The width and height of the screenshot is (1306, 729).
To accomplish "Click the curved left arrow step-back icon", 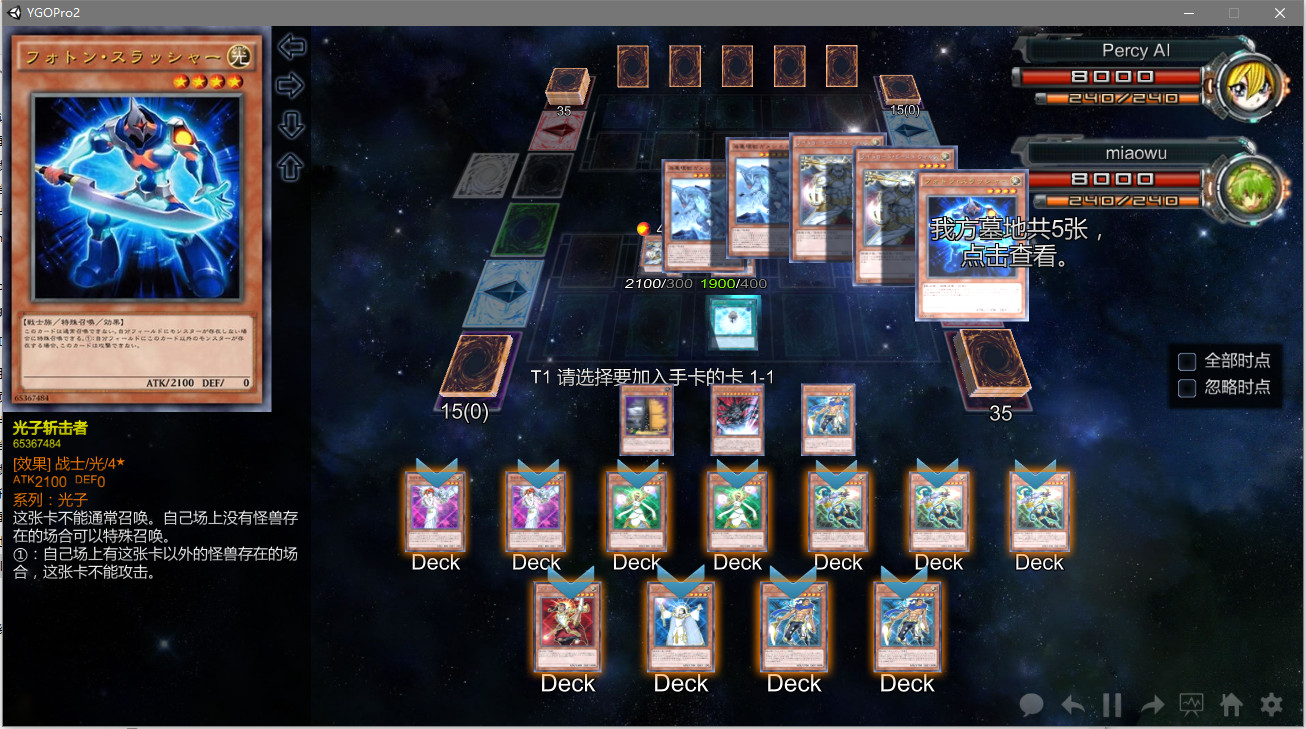I will (1072, 705).
